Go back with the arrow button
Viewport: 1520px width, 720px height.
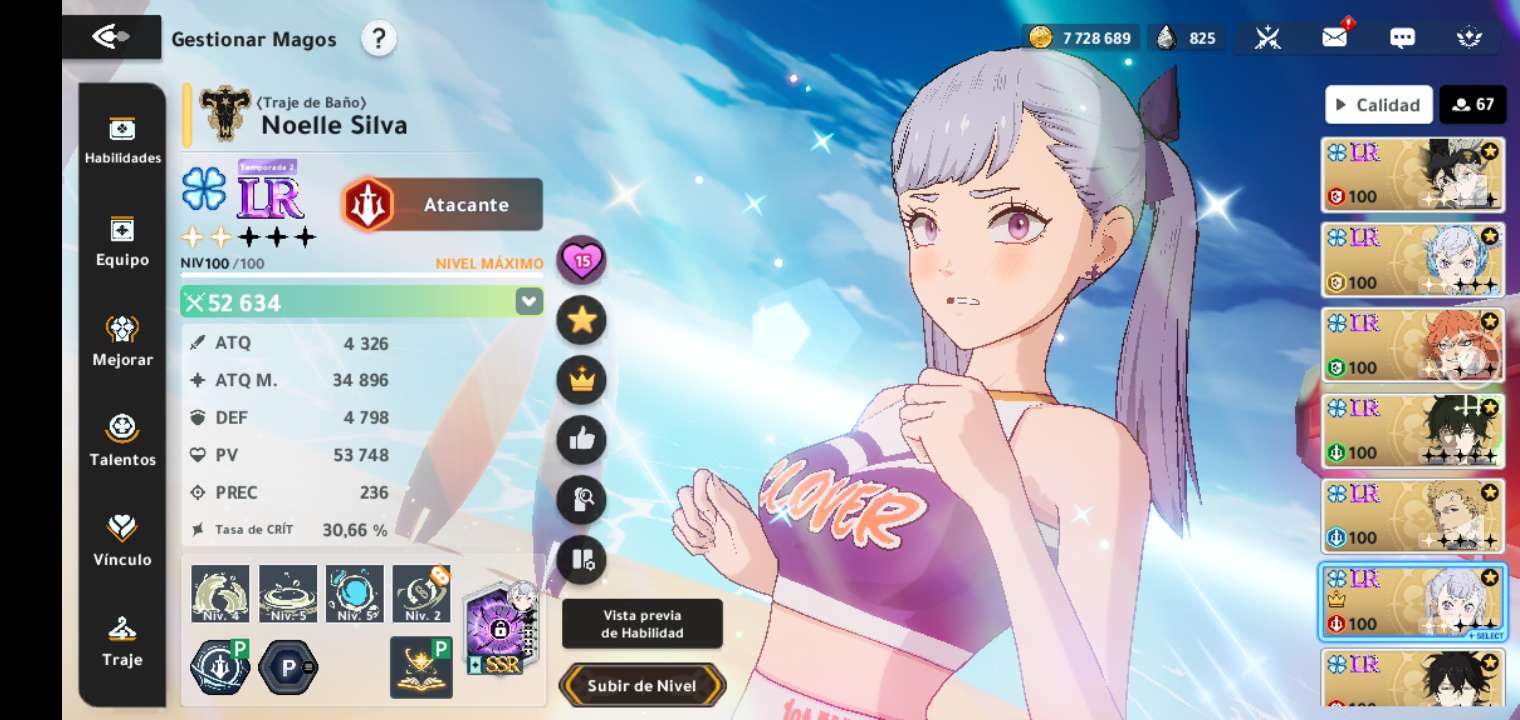point(110,37)
